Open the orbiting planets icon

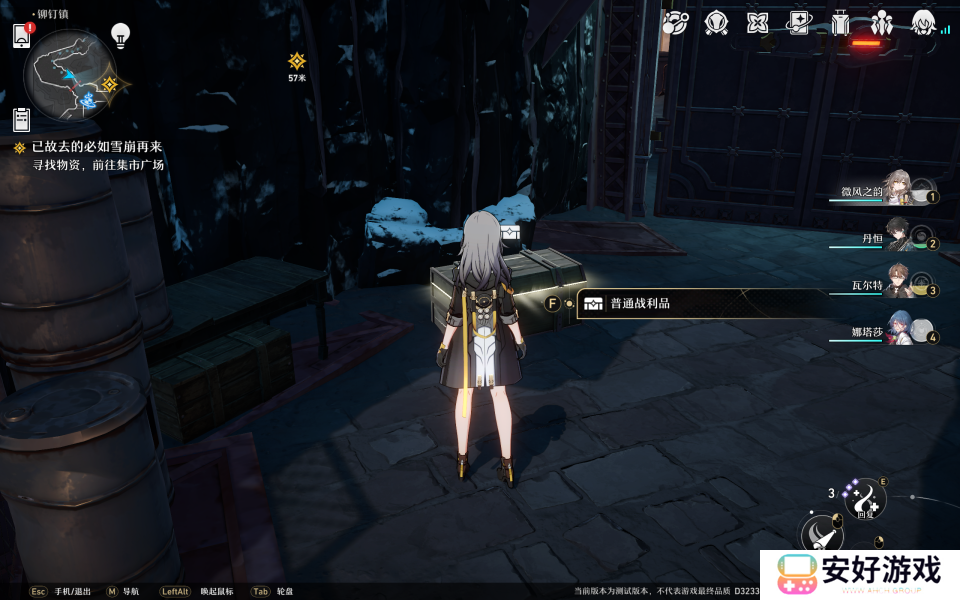pos(675,23)
